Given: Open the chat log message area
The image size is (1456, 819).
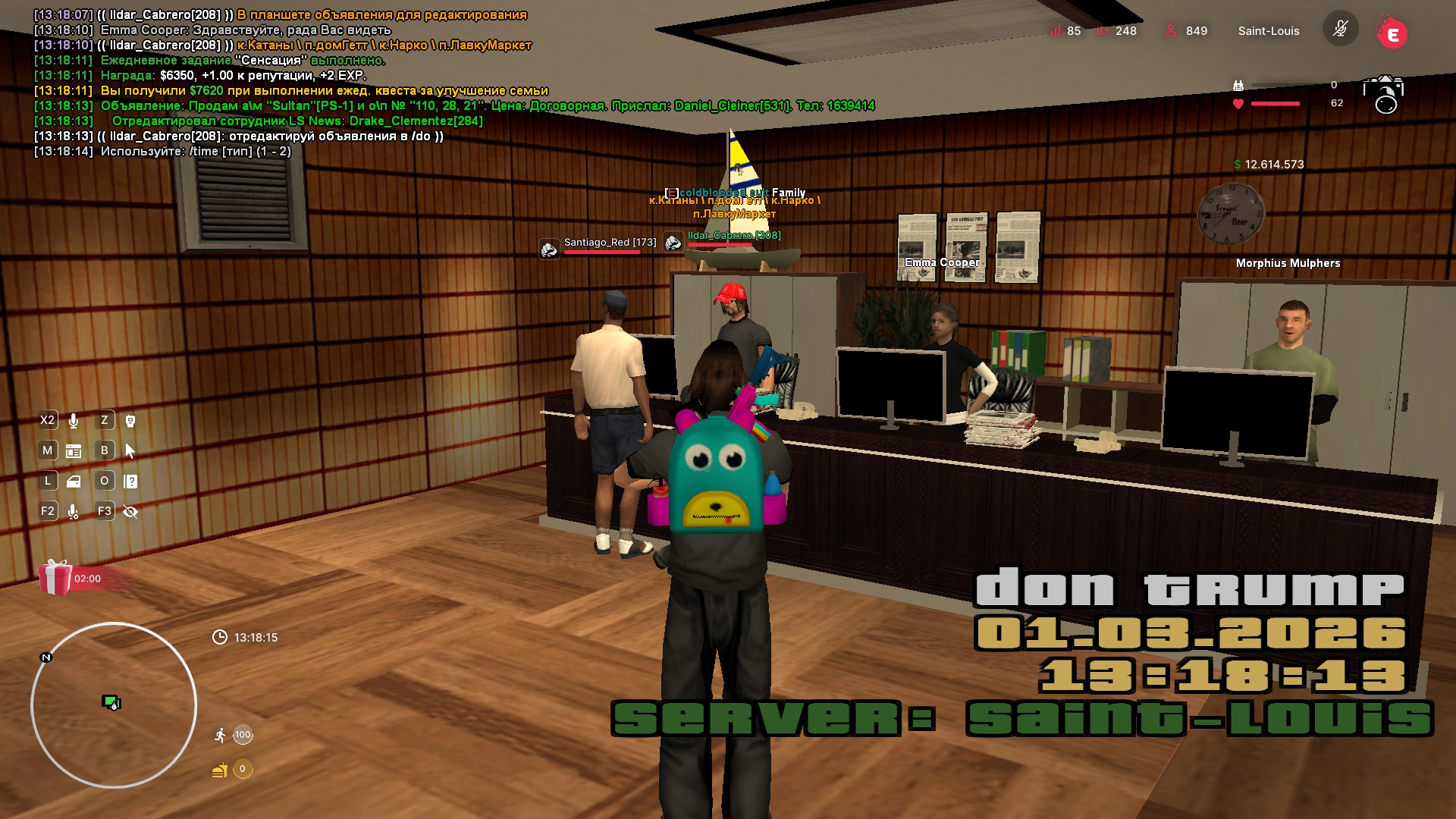Looking at the screenshot, I should (303, 83).
